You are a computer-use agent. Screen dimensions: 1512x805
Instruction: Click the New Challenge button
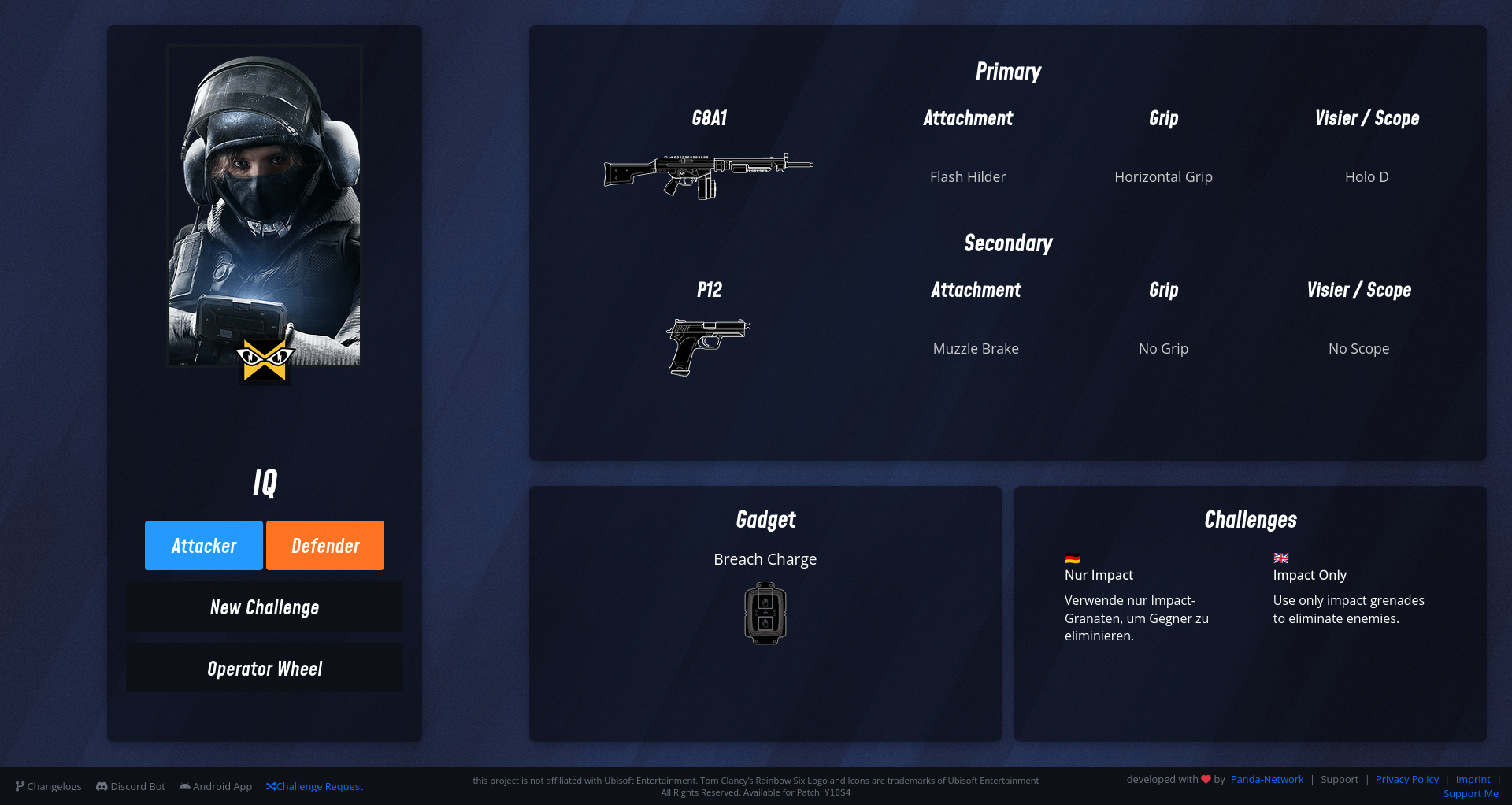264,607
